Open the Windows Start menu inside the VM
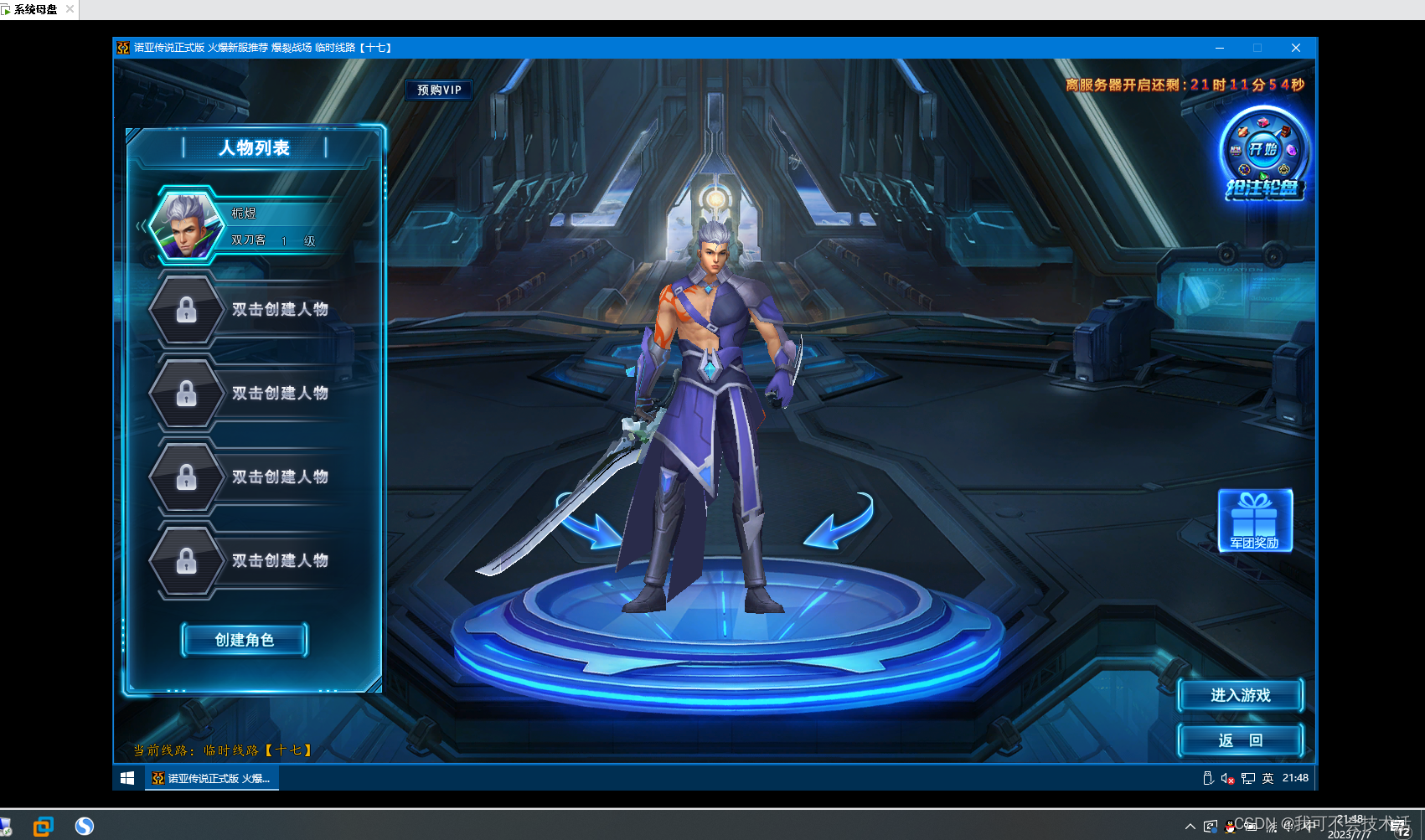This screenshot has height=840, width=1425. 127,778
